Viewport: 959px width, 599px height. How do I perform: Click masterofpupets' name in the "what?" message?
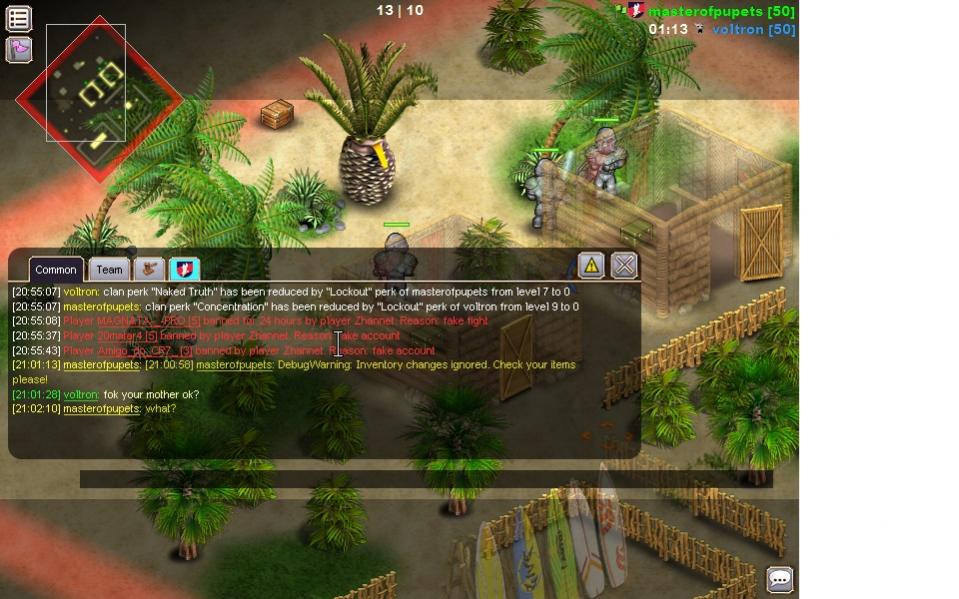tap(101, 409)
